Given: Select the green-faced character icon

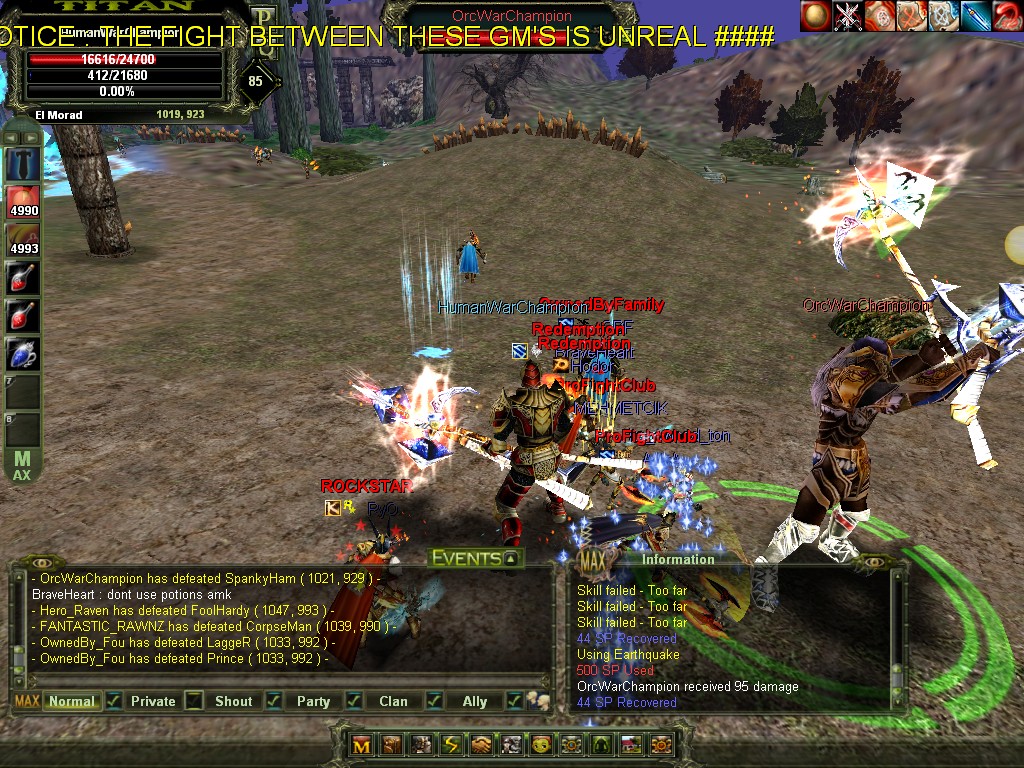Looking at the screenshot, I should tap(541, 745).
